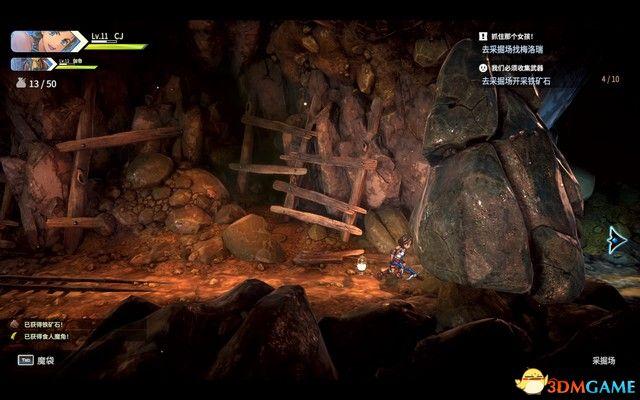Viewport: 640px width, 400px height.
Task: Click the 已获得铁矿石 pickup notification
Action: [42, 326]
